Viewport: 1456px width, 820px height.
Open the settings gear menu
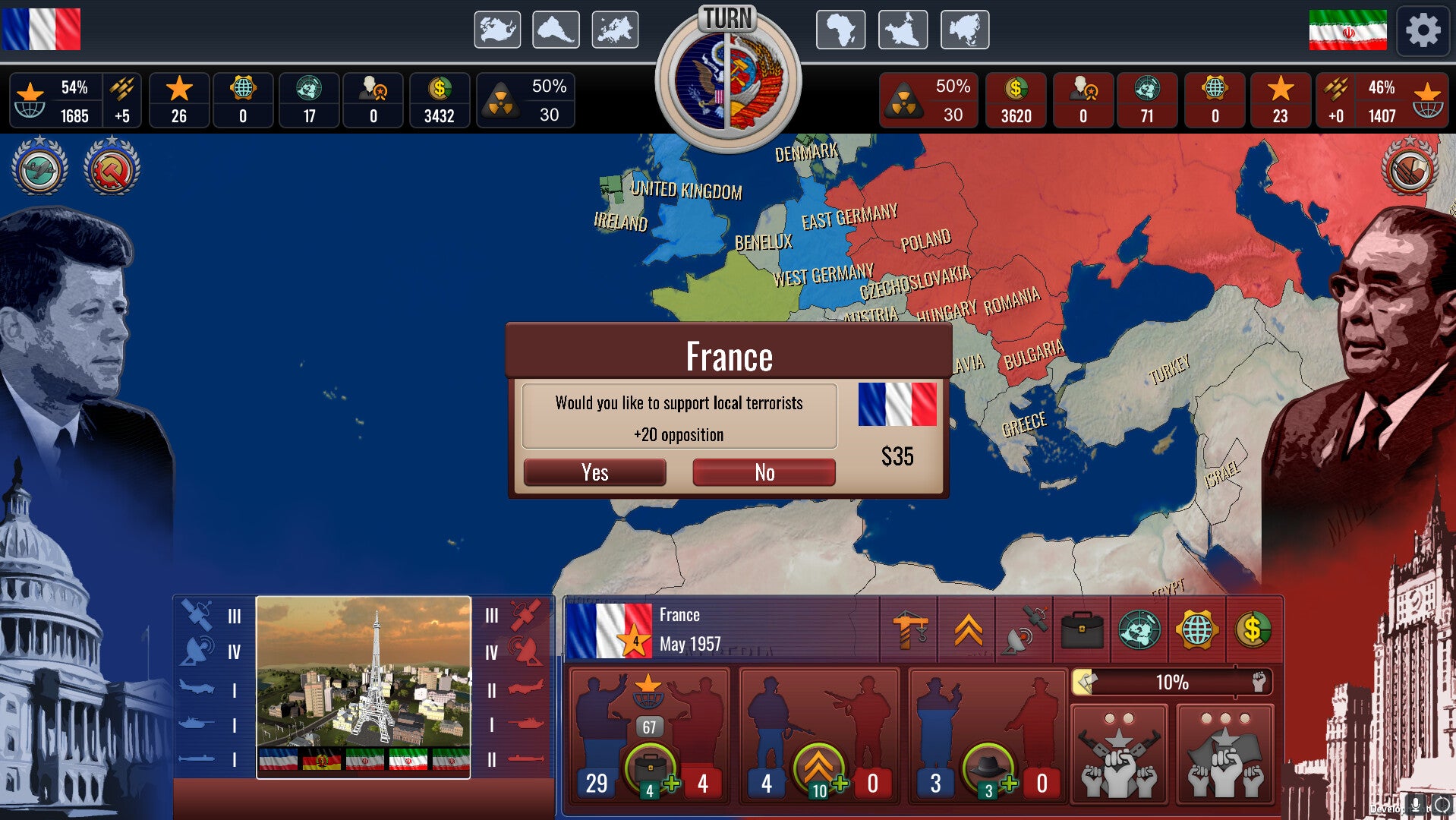[x=1423, y=31]
